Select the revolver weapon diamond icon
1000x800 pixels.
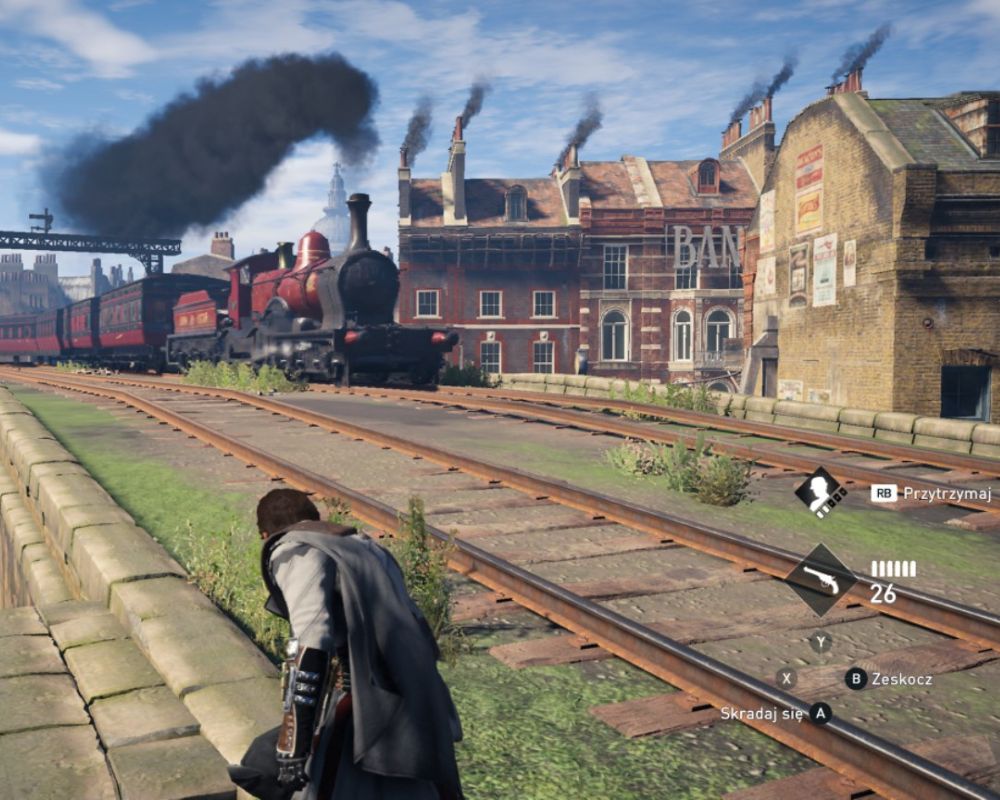(821, 579)
